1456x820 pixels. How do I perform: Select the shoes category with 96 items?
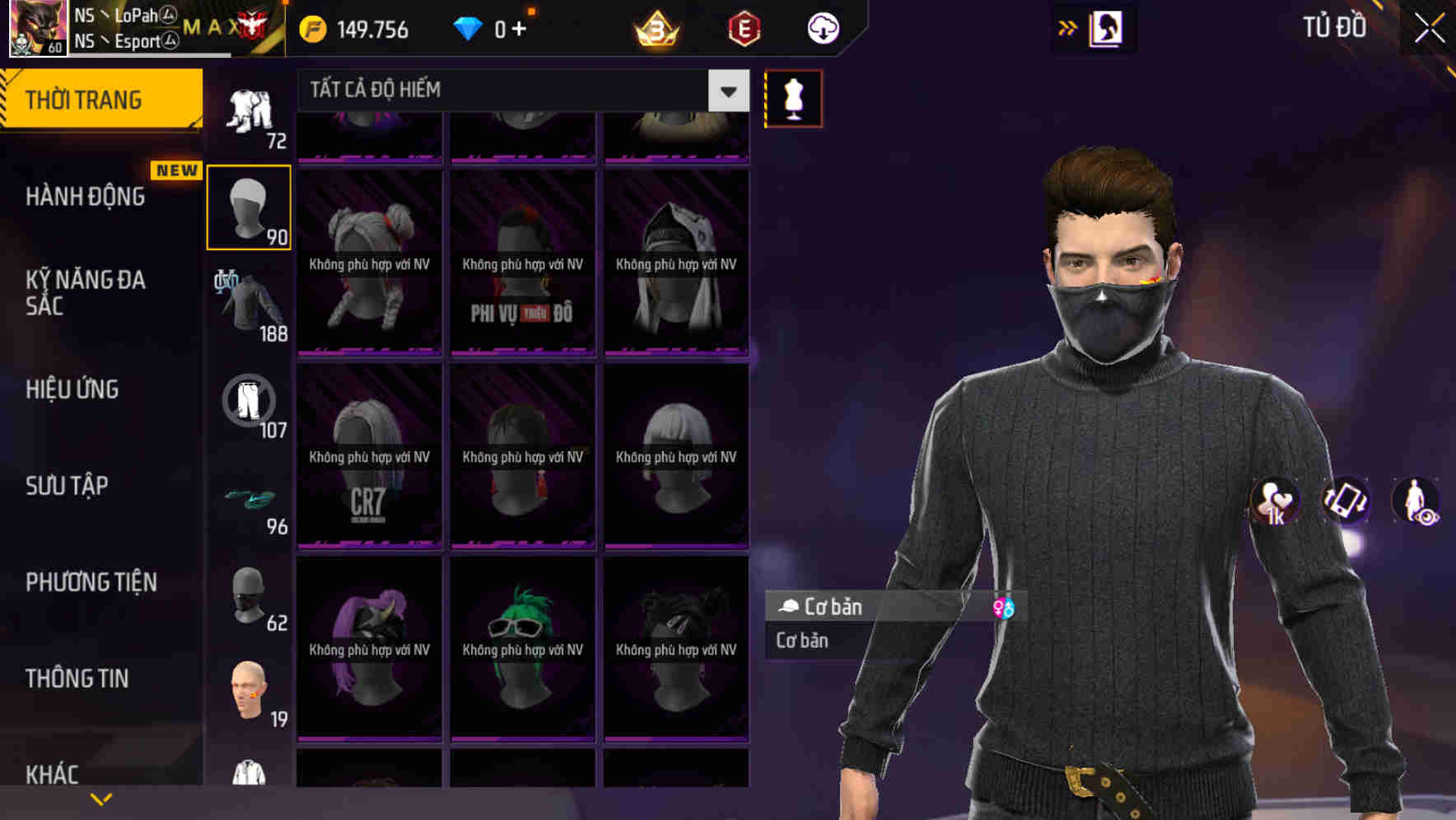(x=249, y=501)
